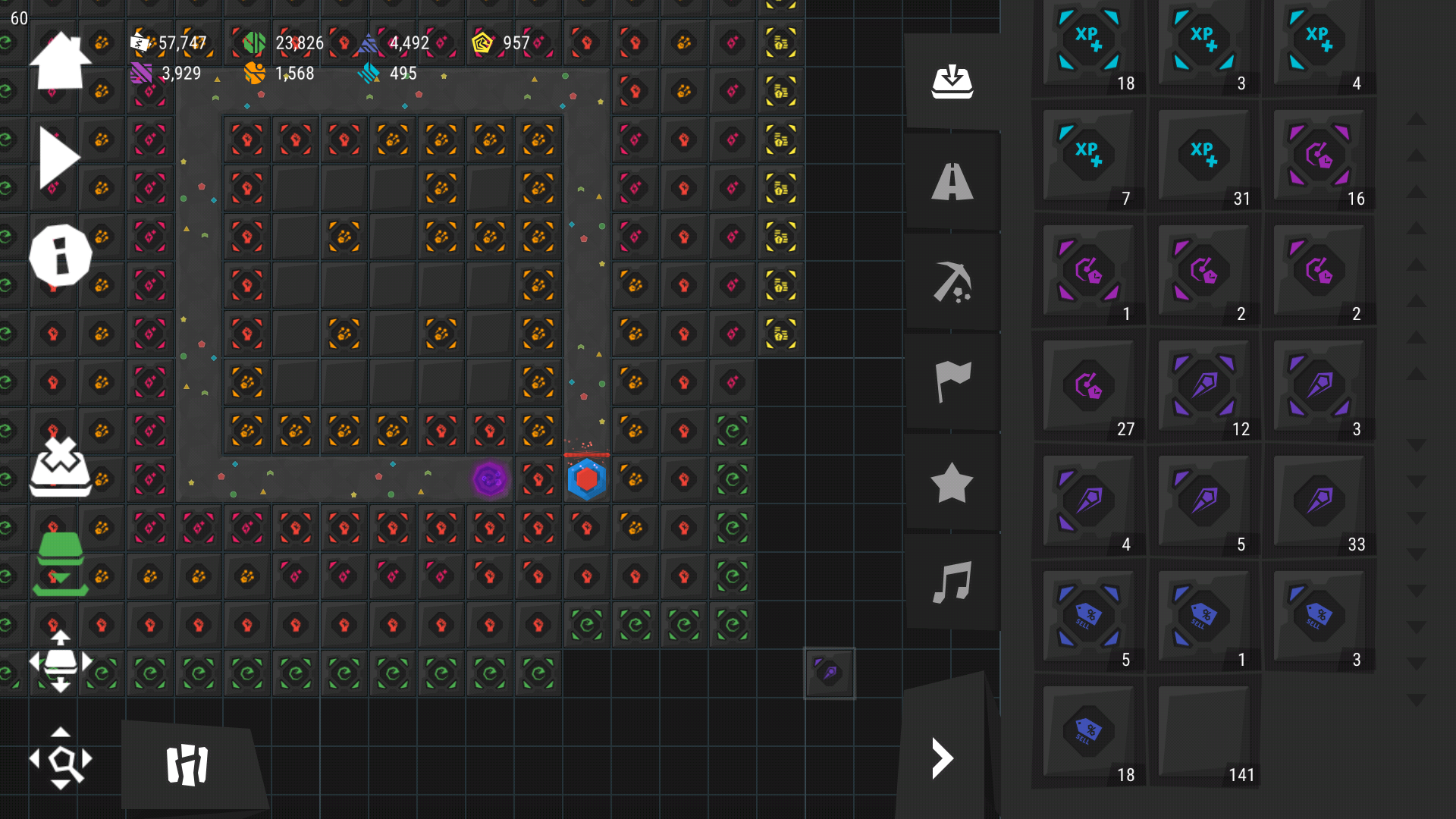Switch to the road tab
Image resolution: width=1456 pixels, height=819 pixels.
click(x=952, y=182)
